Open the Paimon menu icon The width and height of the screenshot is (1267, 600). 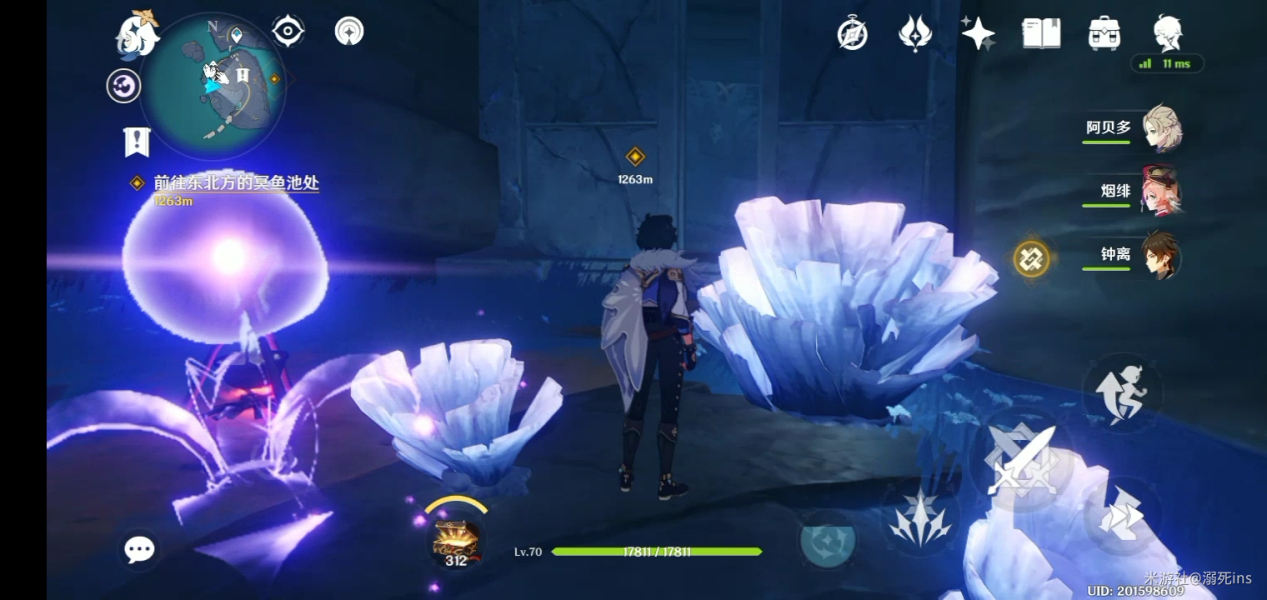coord(138,34)
